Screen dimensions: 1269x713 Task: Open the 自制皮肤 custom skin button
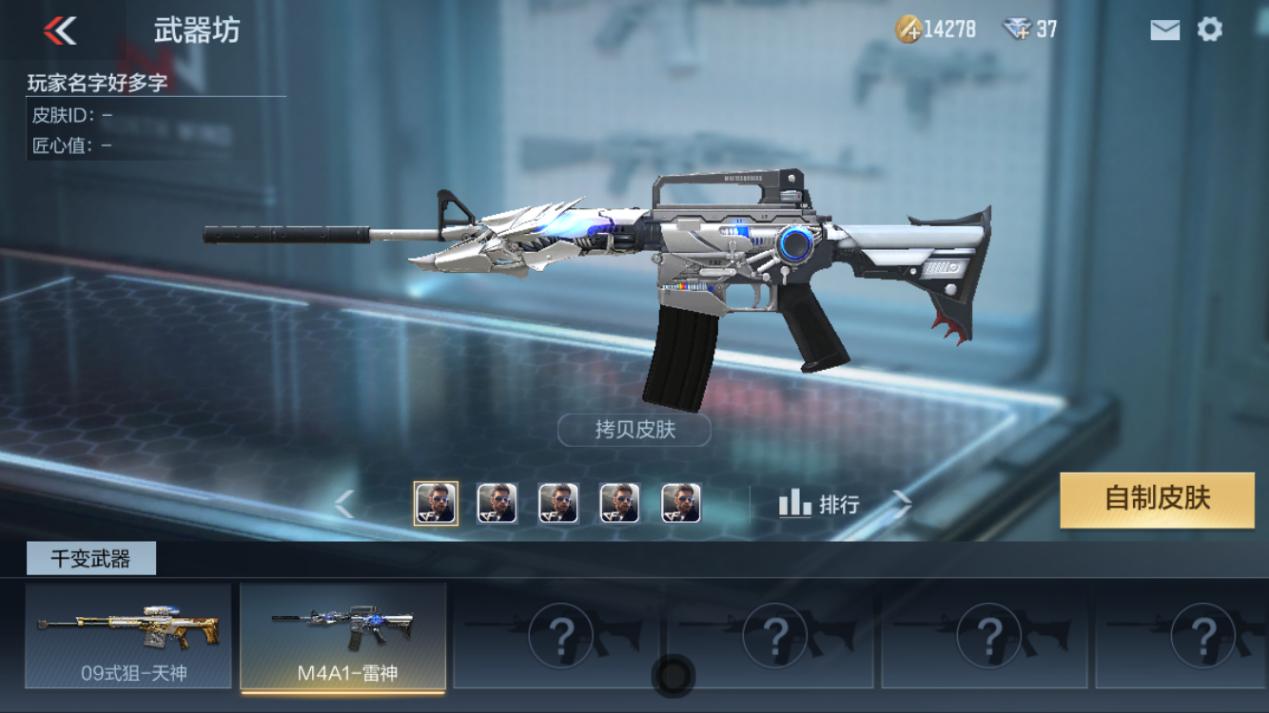click(x=1157, y=499)
